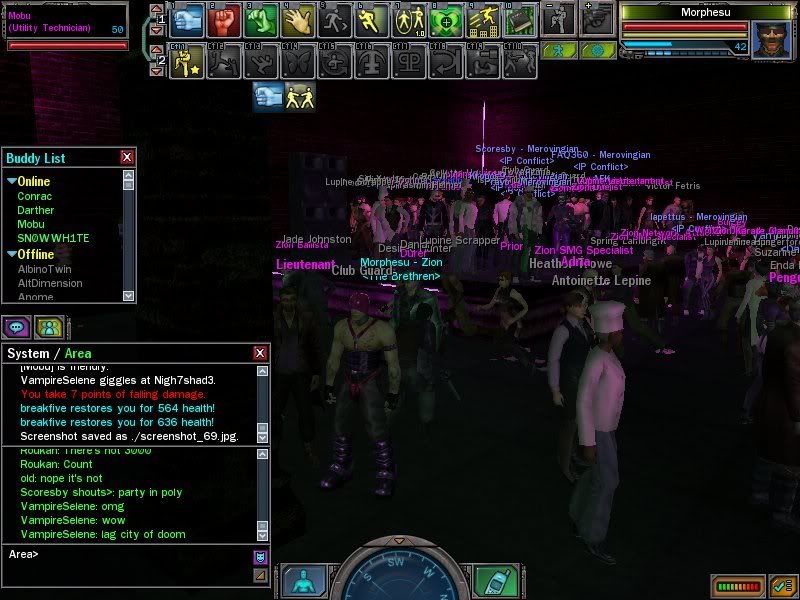Screen dimensions: 800x600
Task: Open the chat speech-bubble button
Action: click(17, 326)
